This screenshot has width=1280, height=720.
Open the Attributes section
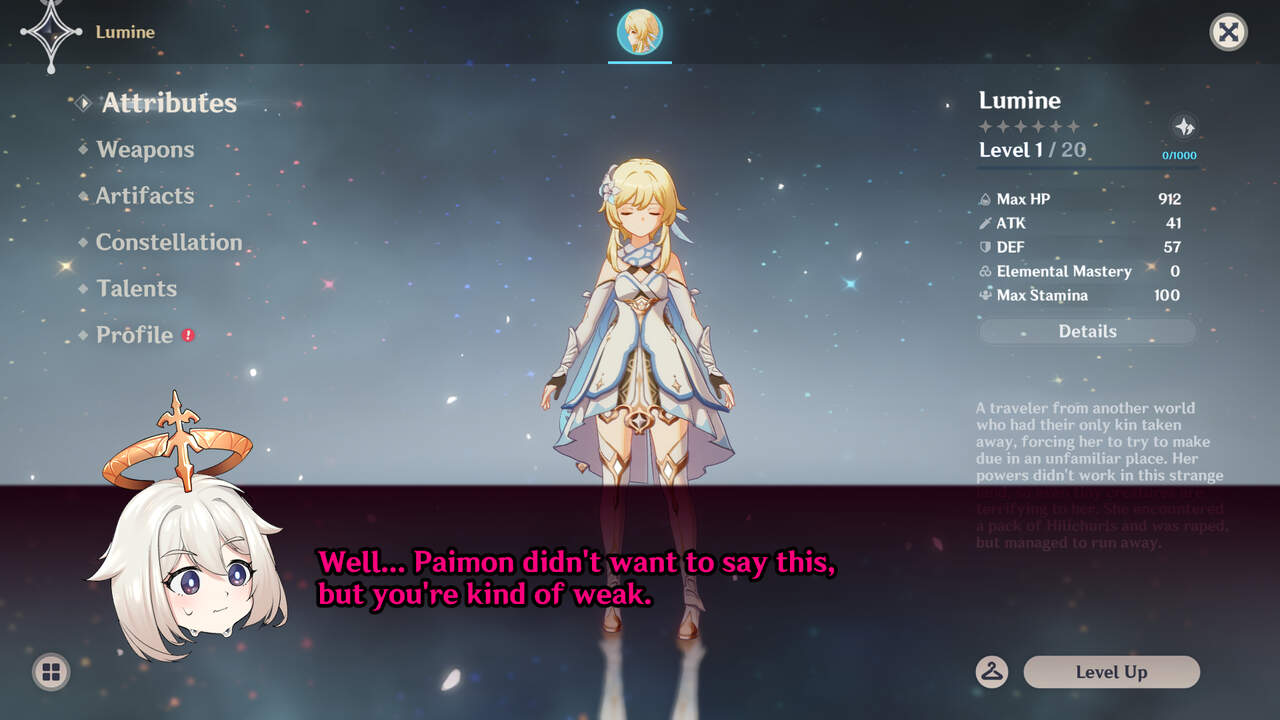click(168, 103)
